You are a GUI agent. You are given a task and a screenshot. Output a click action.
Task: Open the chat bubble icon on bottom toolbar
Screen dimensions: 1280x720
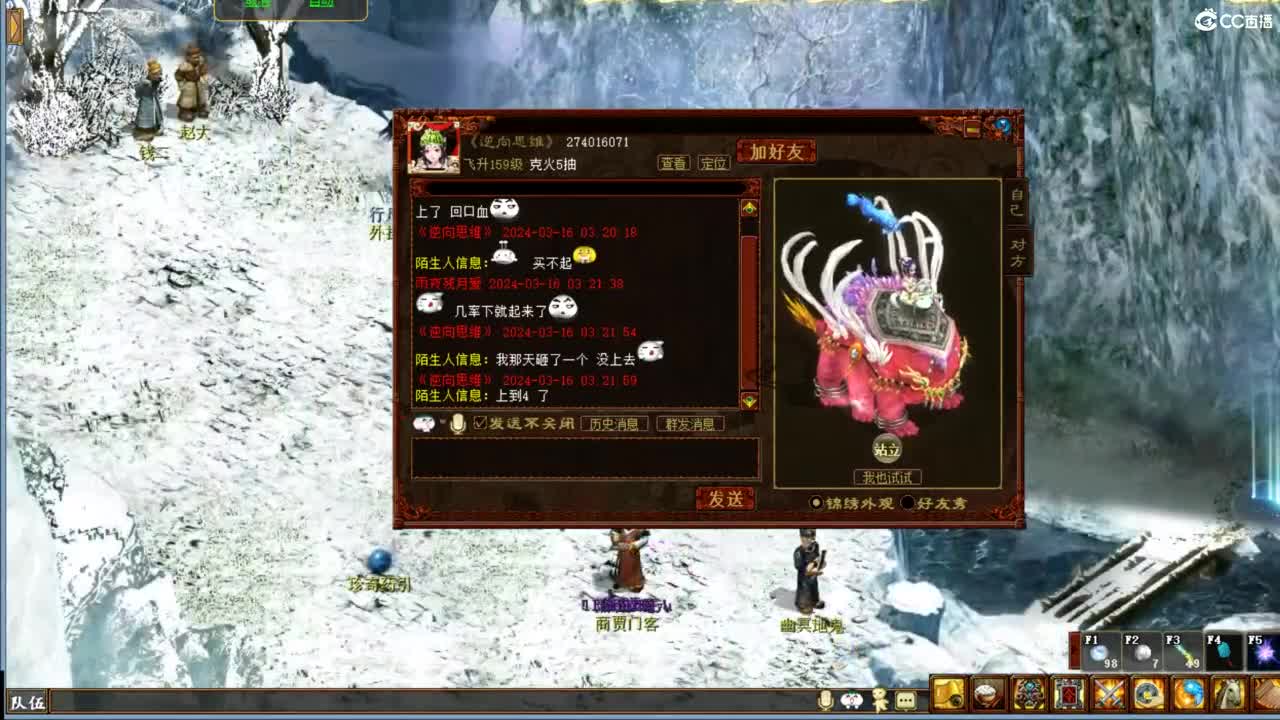(907, 701)
